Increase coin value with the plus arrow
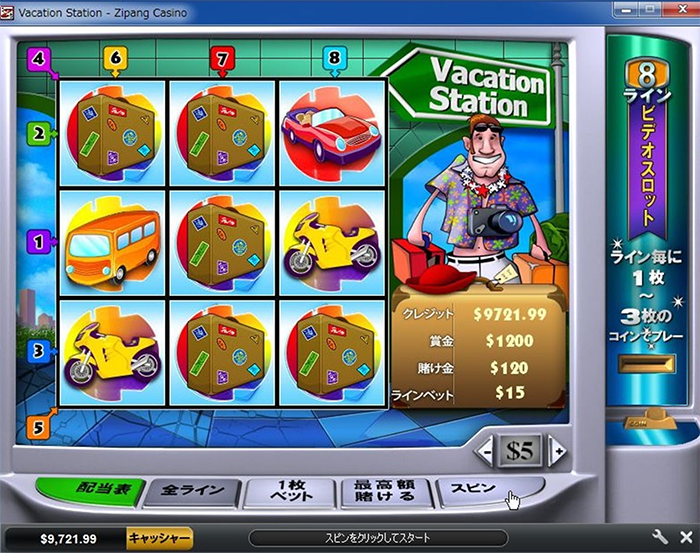The height and width of the screenshot is (553, 700). (557, 451)
